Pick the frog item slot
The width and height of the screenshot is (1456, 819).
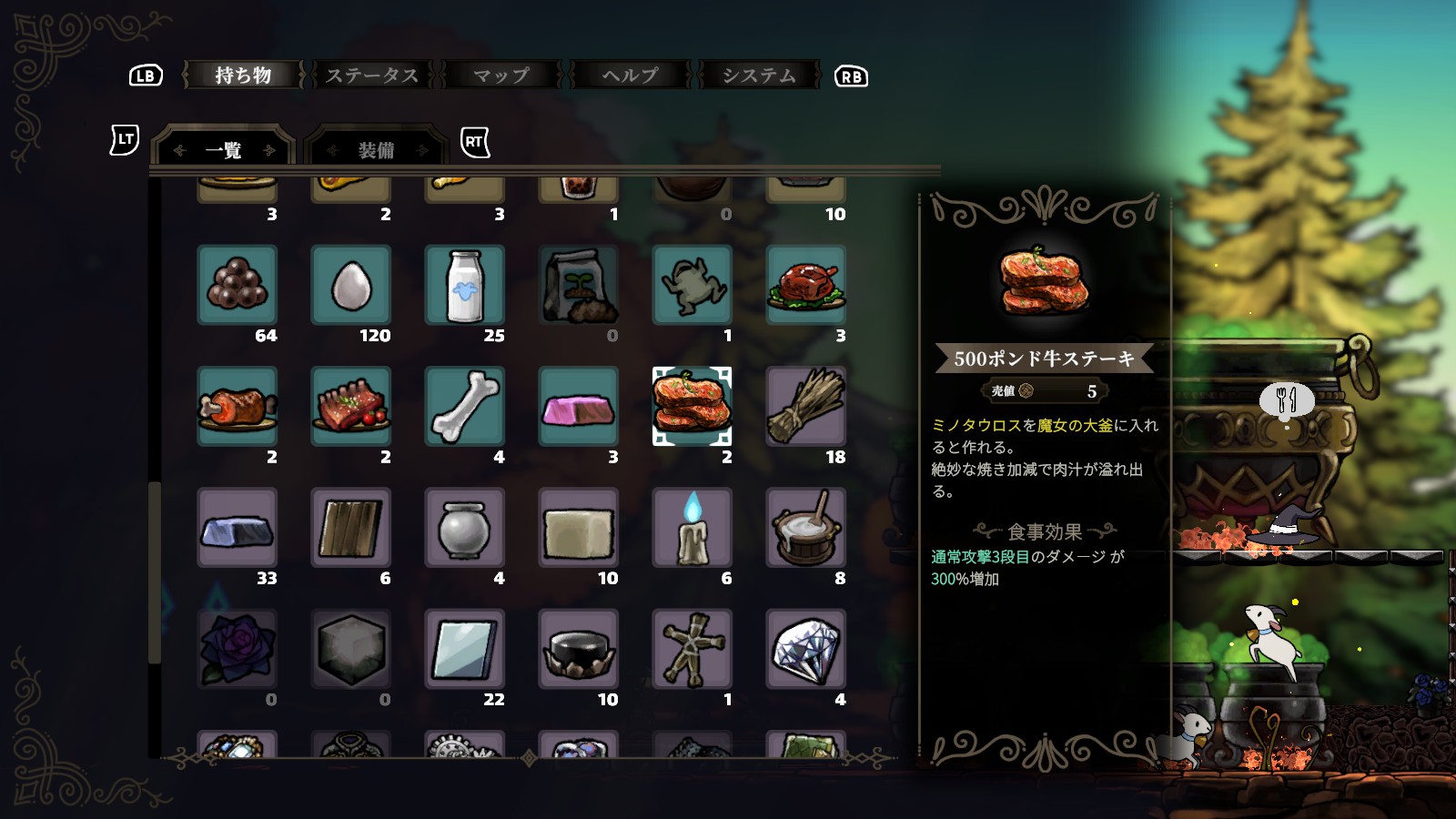693,285
